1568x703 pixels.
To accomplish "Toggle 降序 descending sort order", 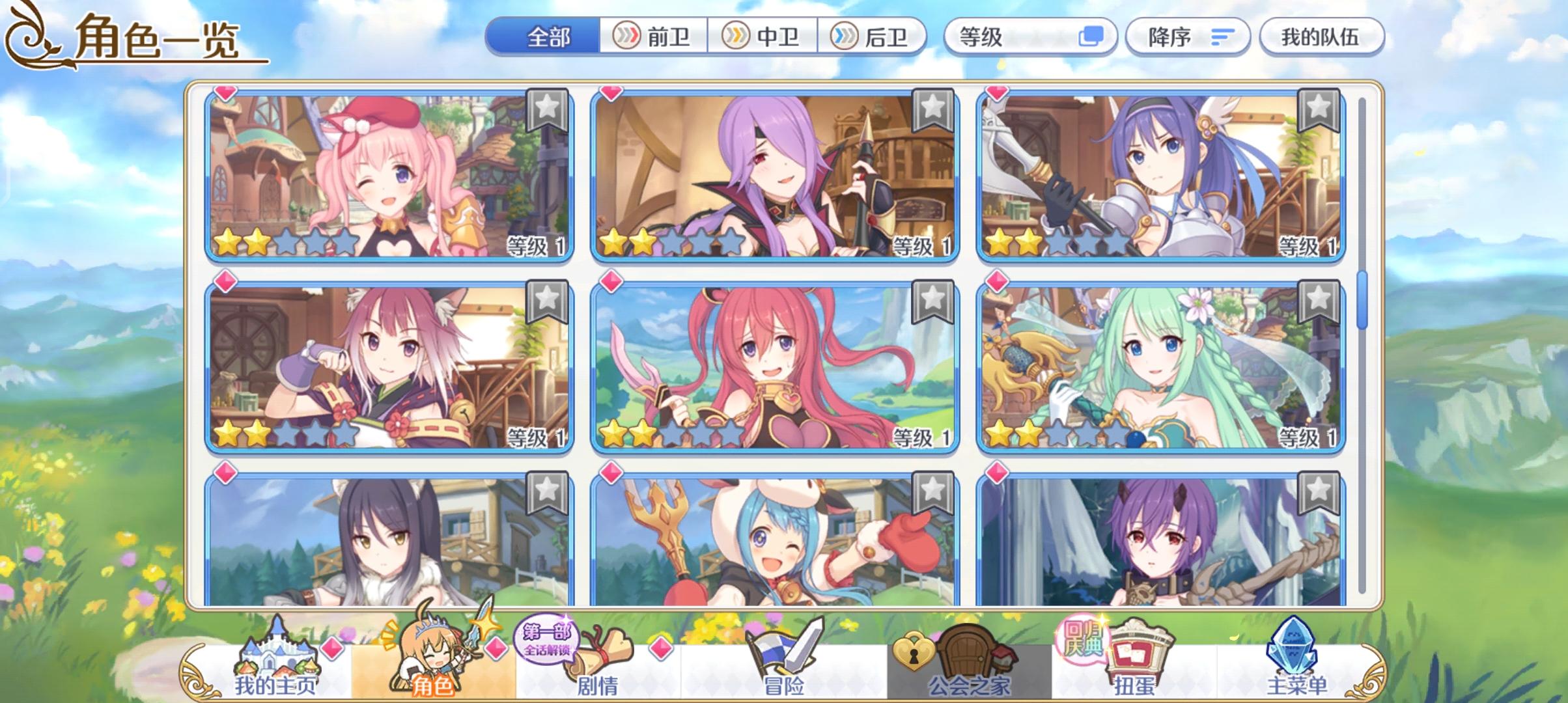I will pyautogui.click(x=1185, y=37).
